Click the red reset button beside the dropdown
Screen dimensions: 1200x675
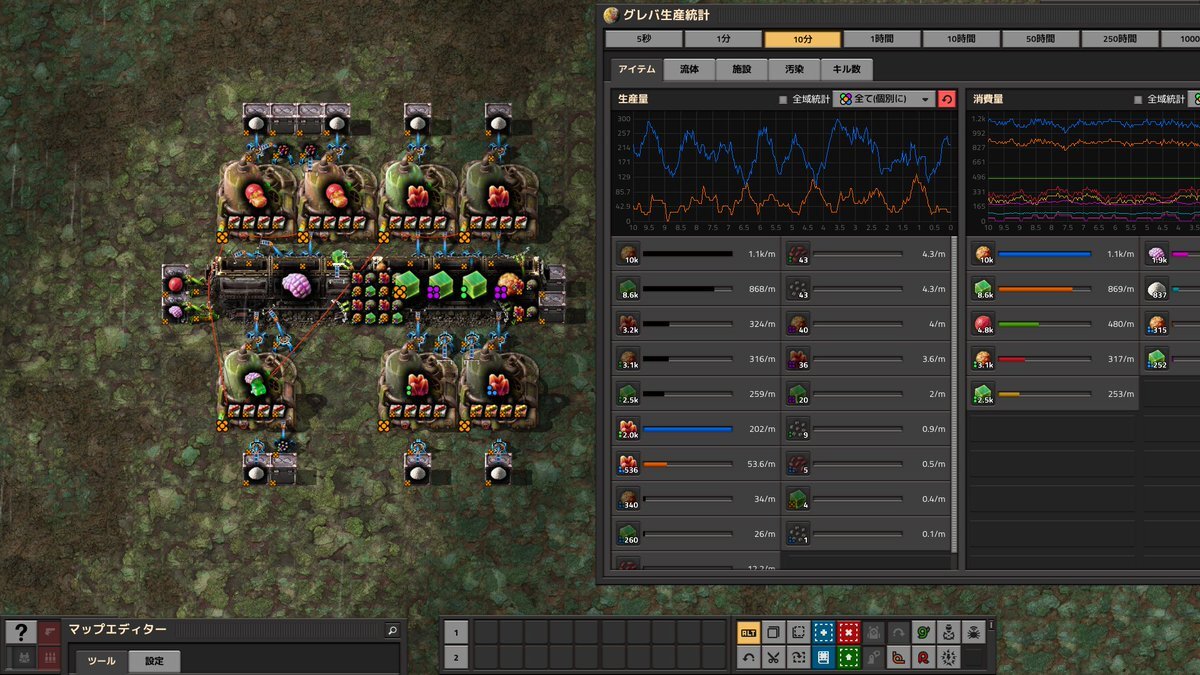coord(946,99)
